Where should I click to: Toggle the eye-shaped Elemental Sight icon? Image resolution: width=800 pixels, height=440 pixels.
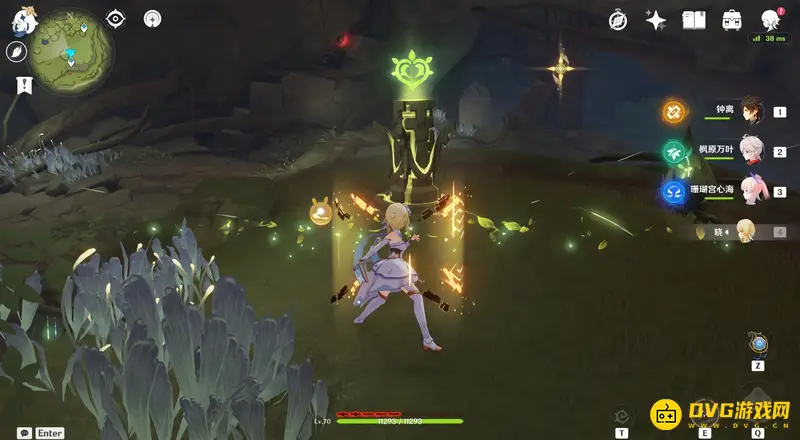tap(116, 18)
